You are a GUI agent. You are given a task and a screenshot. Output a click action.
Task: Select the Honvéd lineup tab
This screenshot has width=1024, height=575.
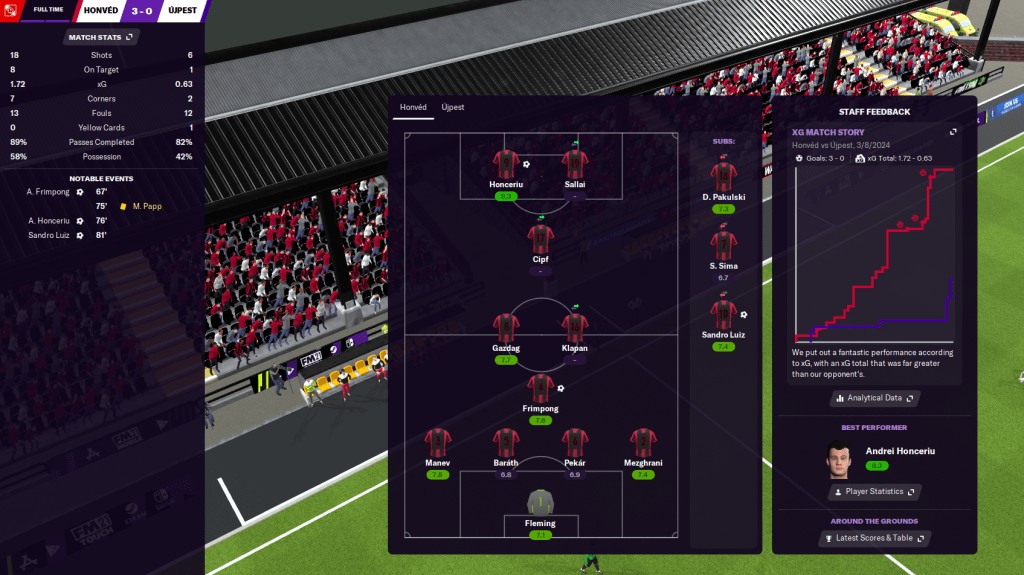413,107
